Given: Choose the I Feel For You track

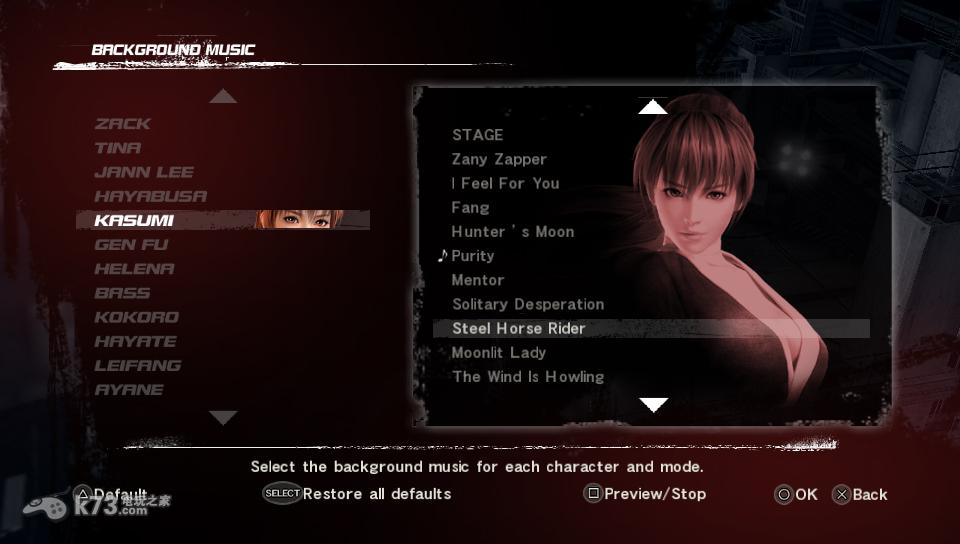Looking at the screenshot, I should [x=505, y=183].
